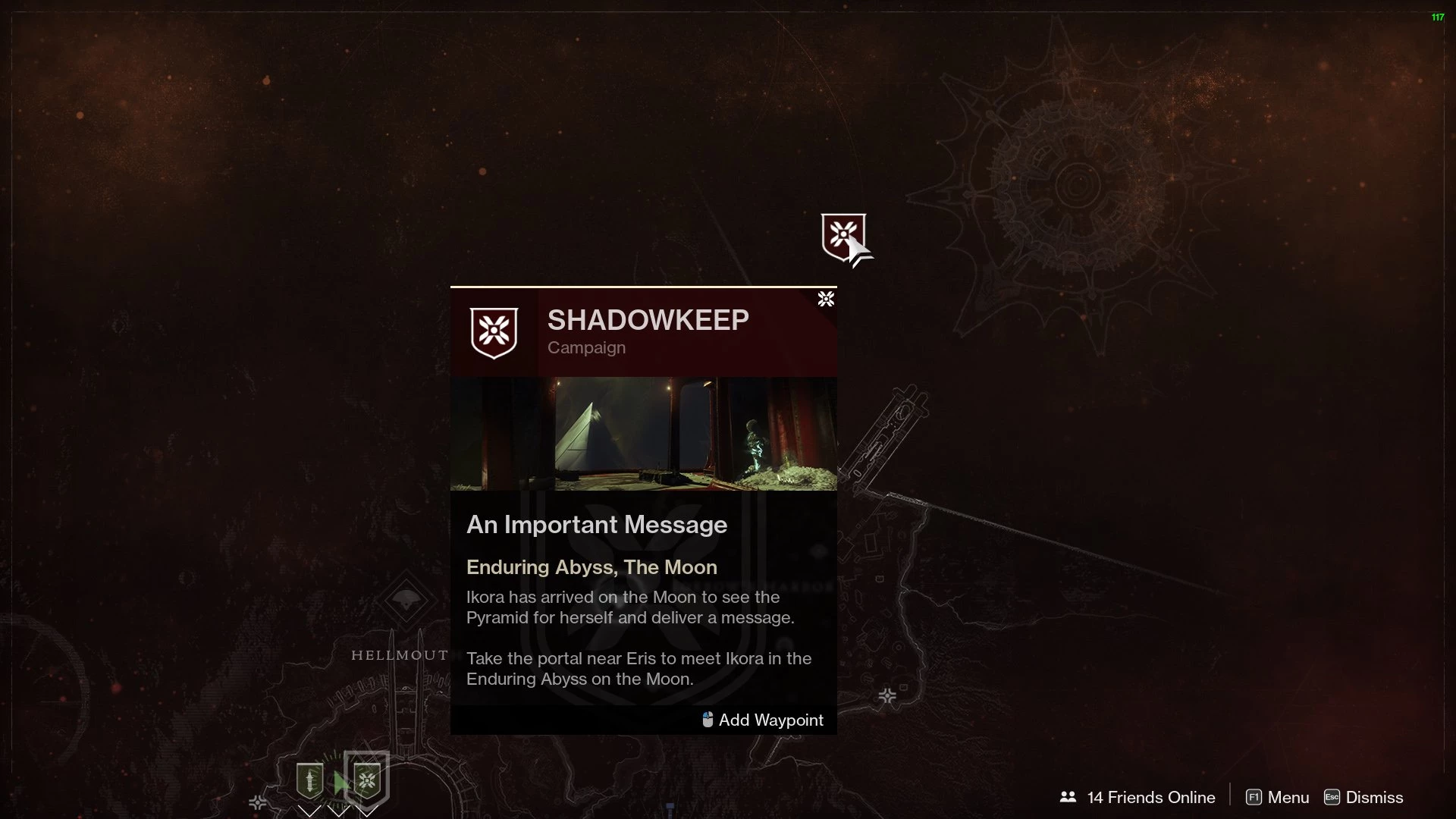Click the green tracked Shadowkeep quest marker
This screenshot has height=819, width=1456.
(367, 780)
